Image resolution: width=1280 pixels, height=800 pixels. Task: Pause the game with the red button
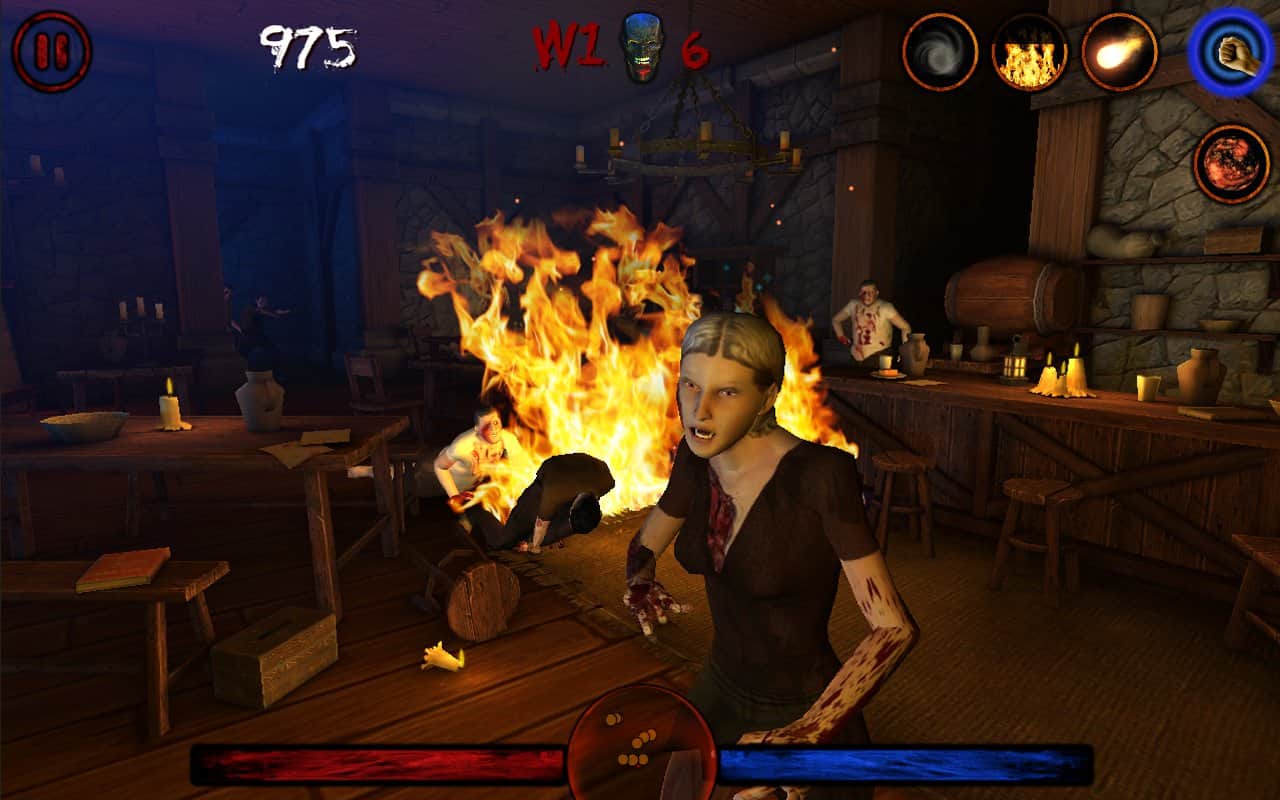point(52,52)
